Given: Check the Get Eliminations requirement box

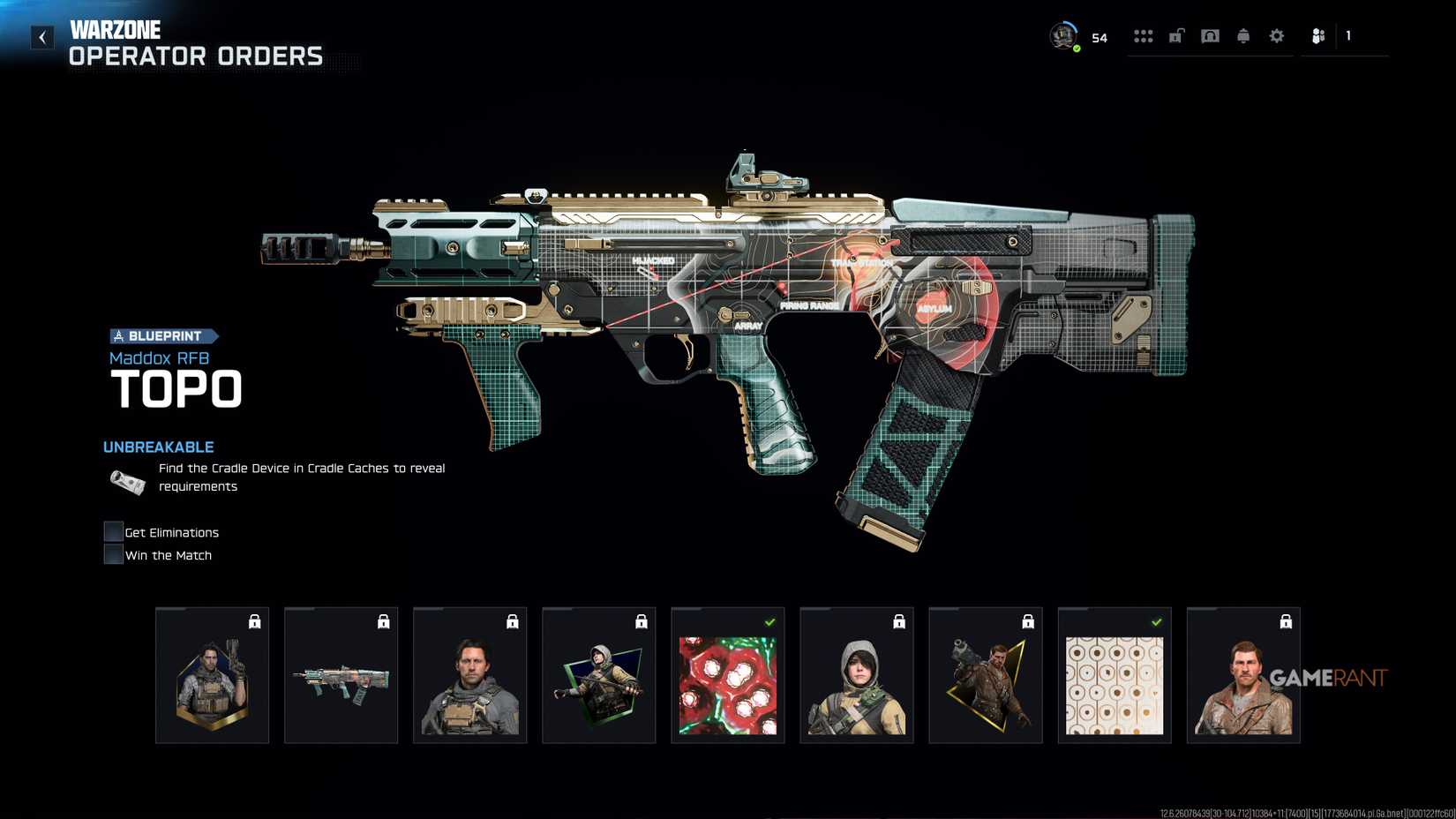Looking at the screenshot, I should [x=112, y=531].
